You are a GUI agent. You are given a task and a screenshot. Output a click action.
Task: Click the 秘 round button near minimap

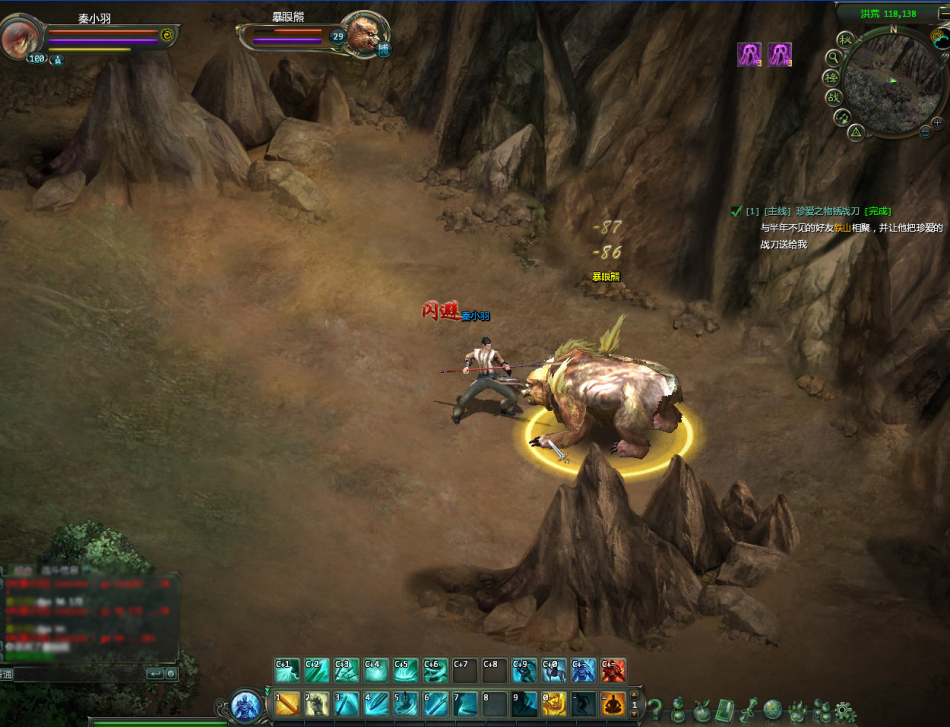click(x=845, y=40)
